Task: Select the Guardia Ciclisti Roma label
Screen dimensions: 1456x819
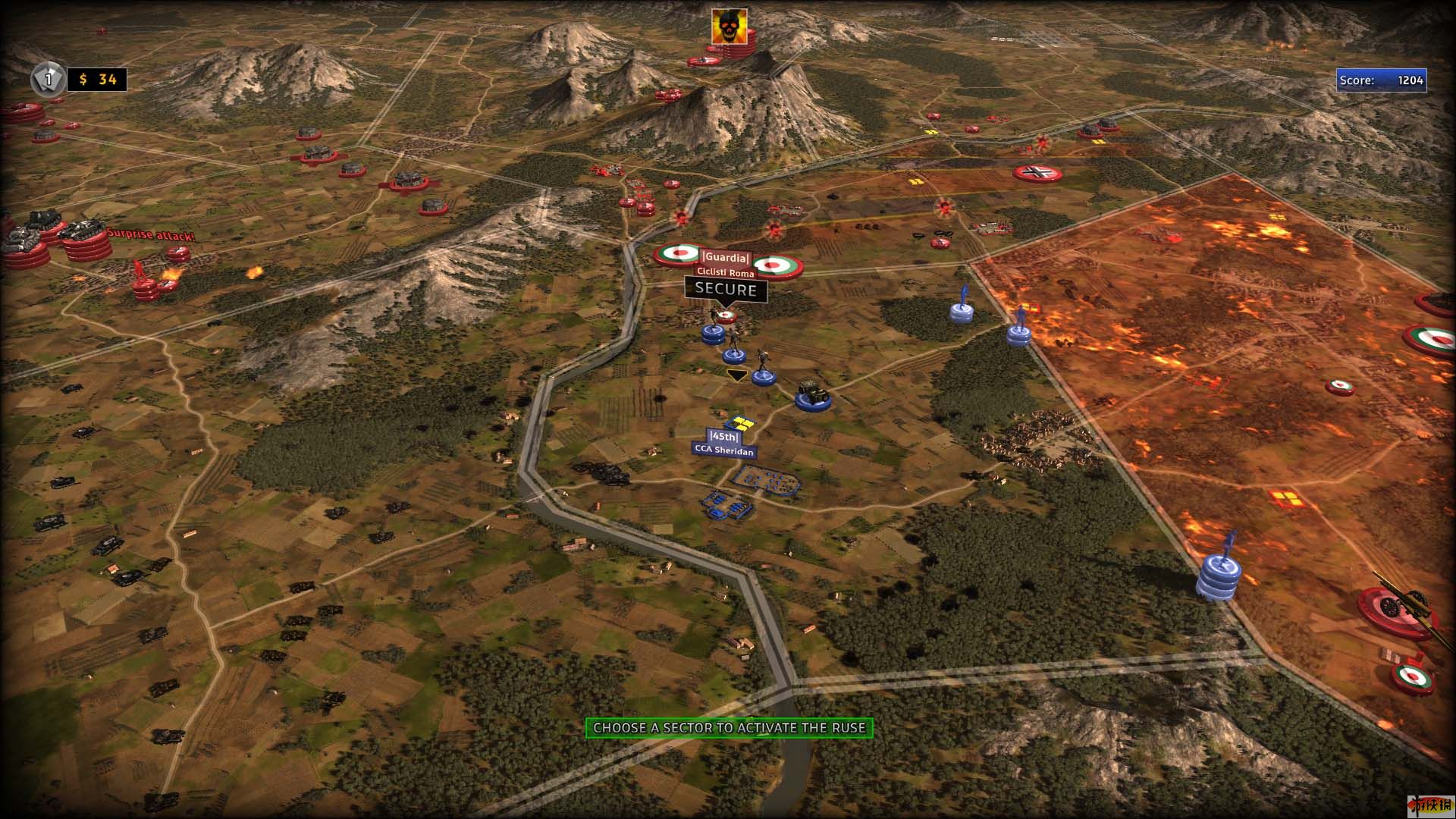Action: pos(726,265)
